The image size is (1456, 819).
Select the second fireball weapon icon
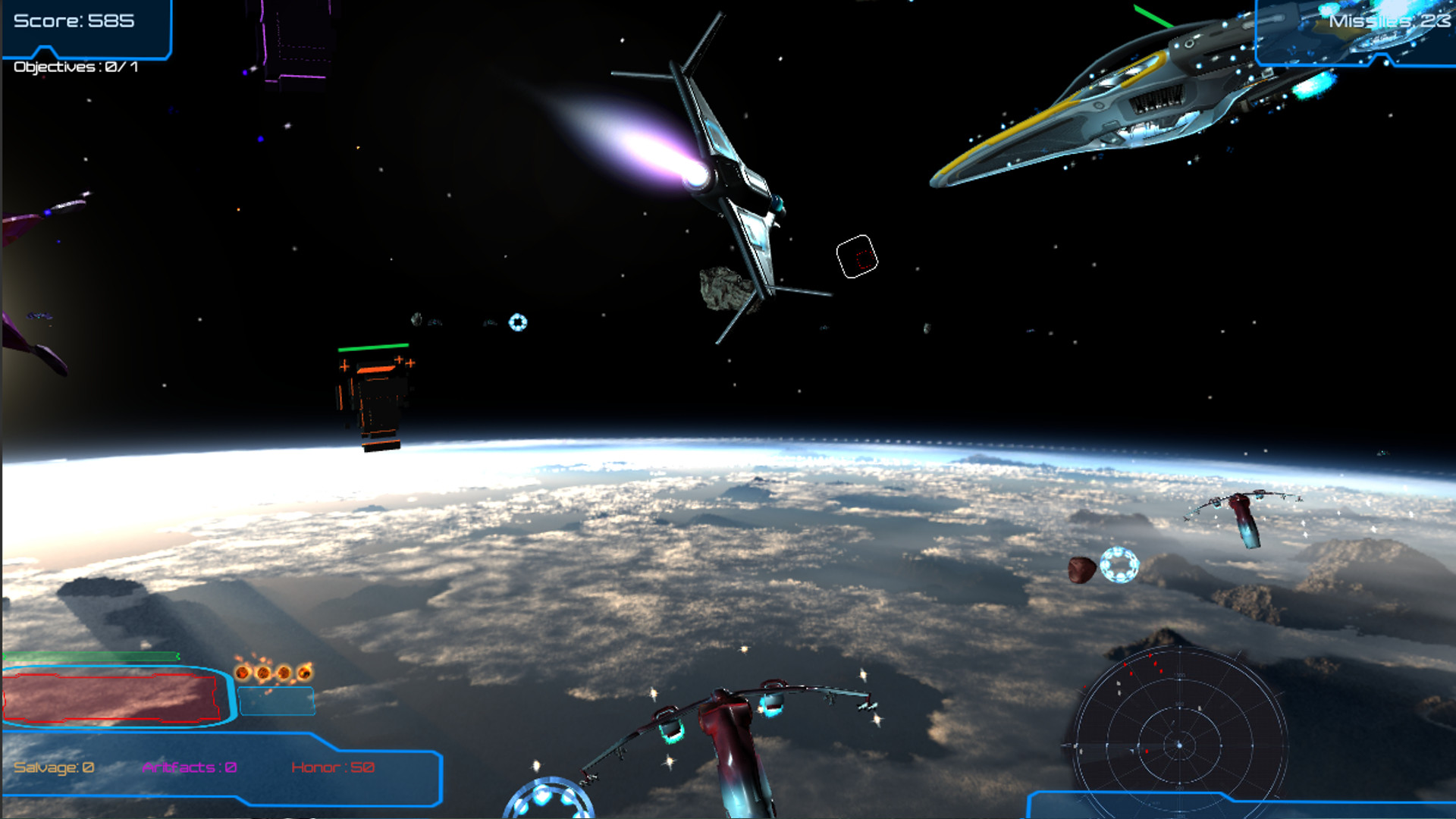(264, 673)
